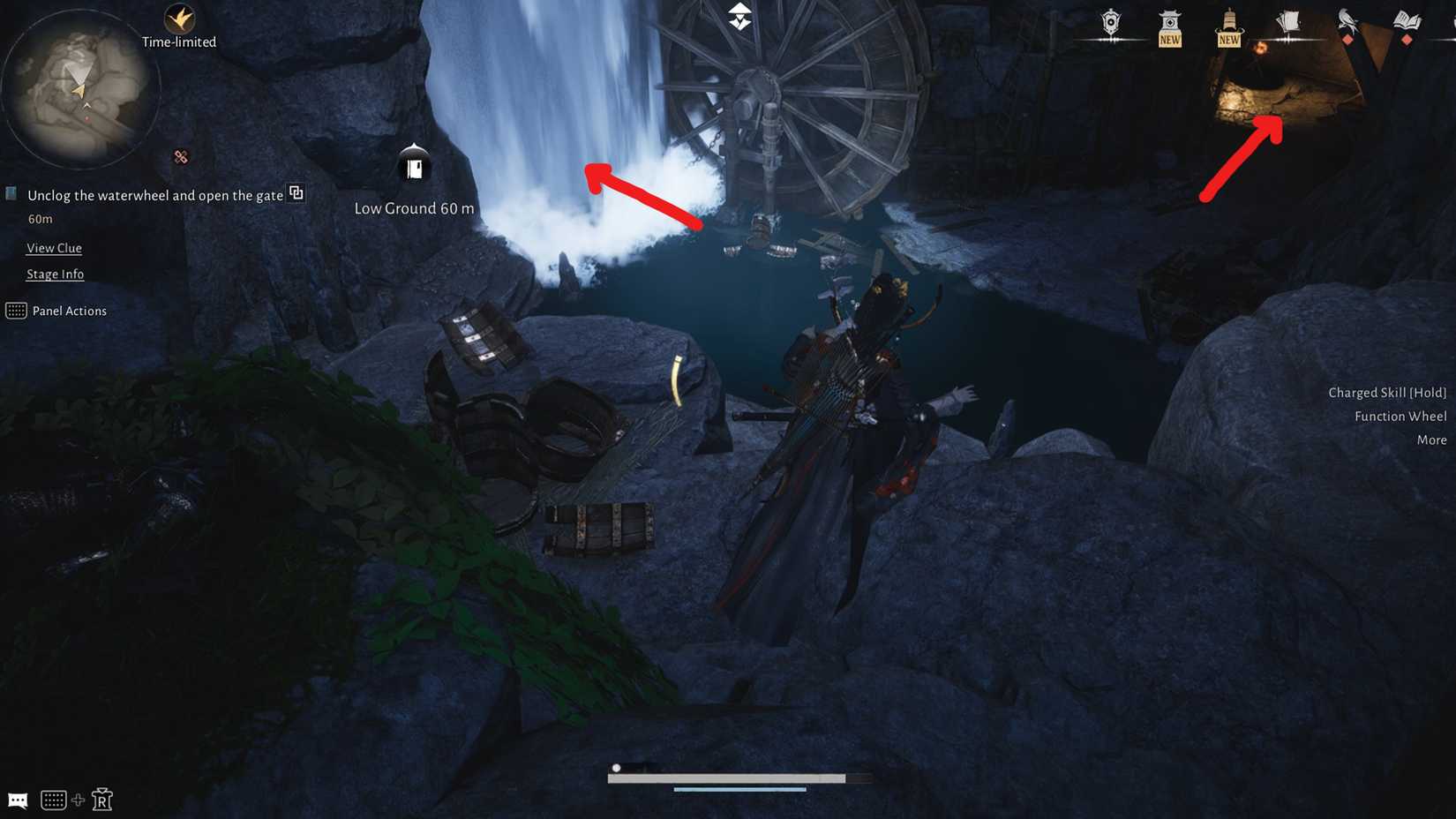Click the quest objective checkbox square
The image size is (1456, 819).
click(11, 192)
